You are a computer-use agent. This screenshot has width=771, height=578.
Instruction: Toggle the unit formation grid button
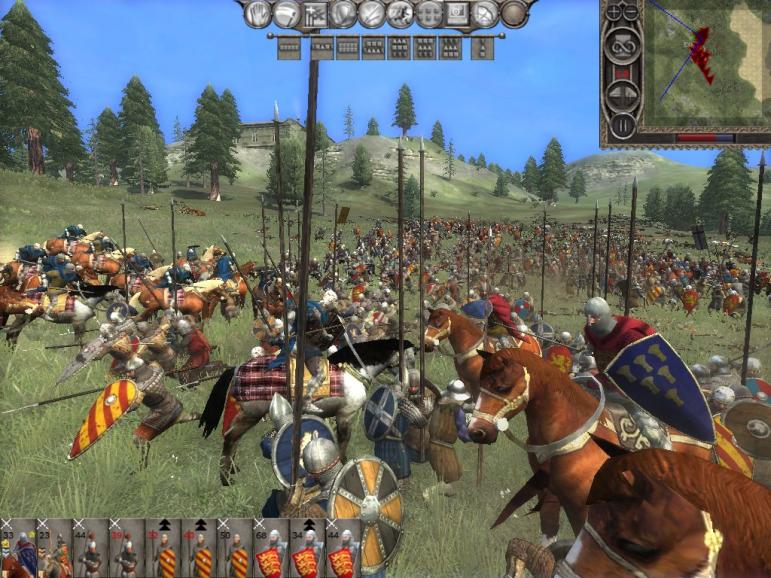coord(429,13)
